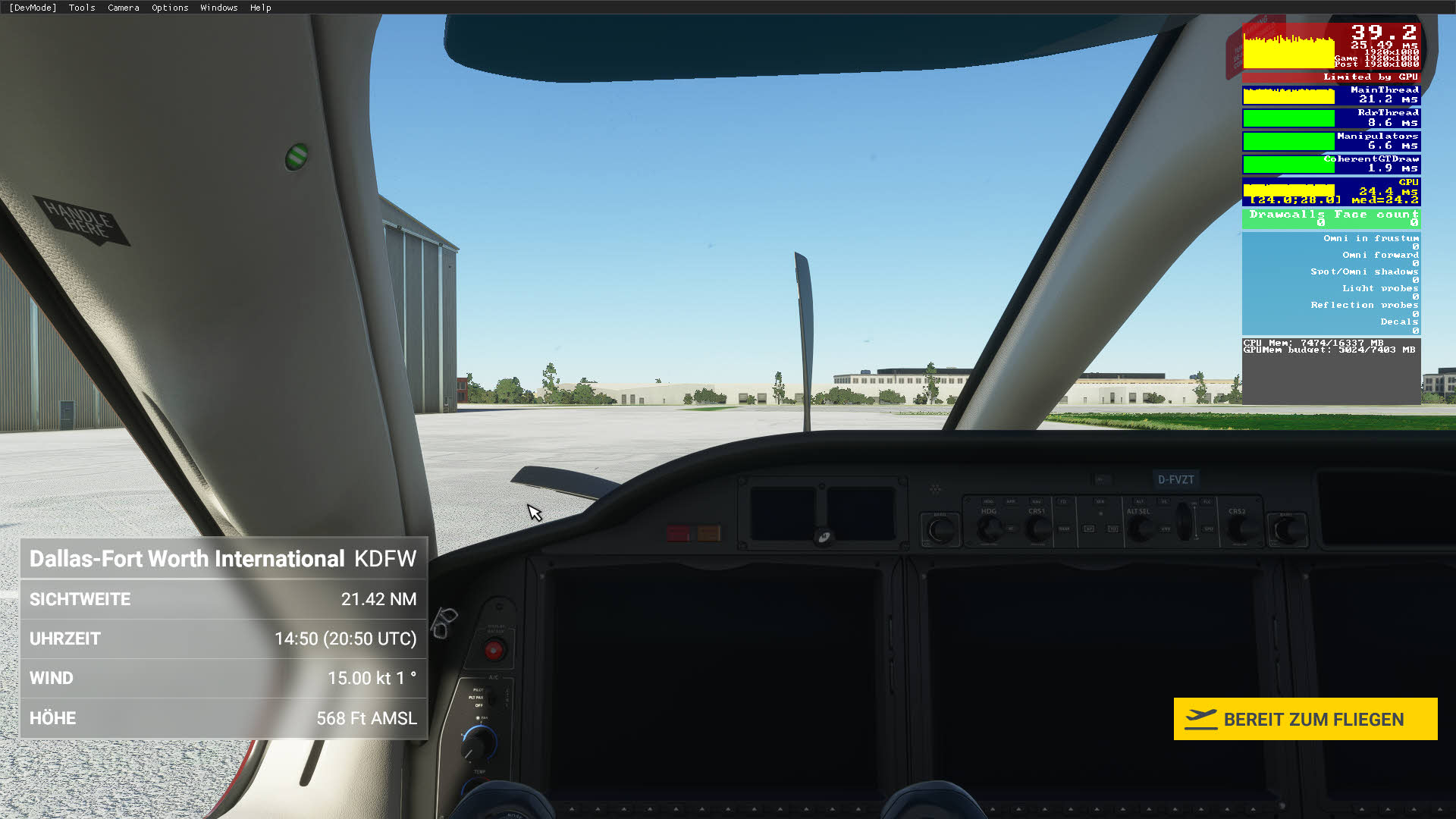Toggle VNV vertical navigation mode
The height and width of the screenshot is (819, 1456).
tap(1165, 531)
